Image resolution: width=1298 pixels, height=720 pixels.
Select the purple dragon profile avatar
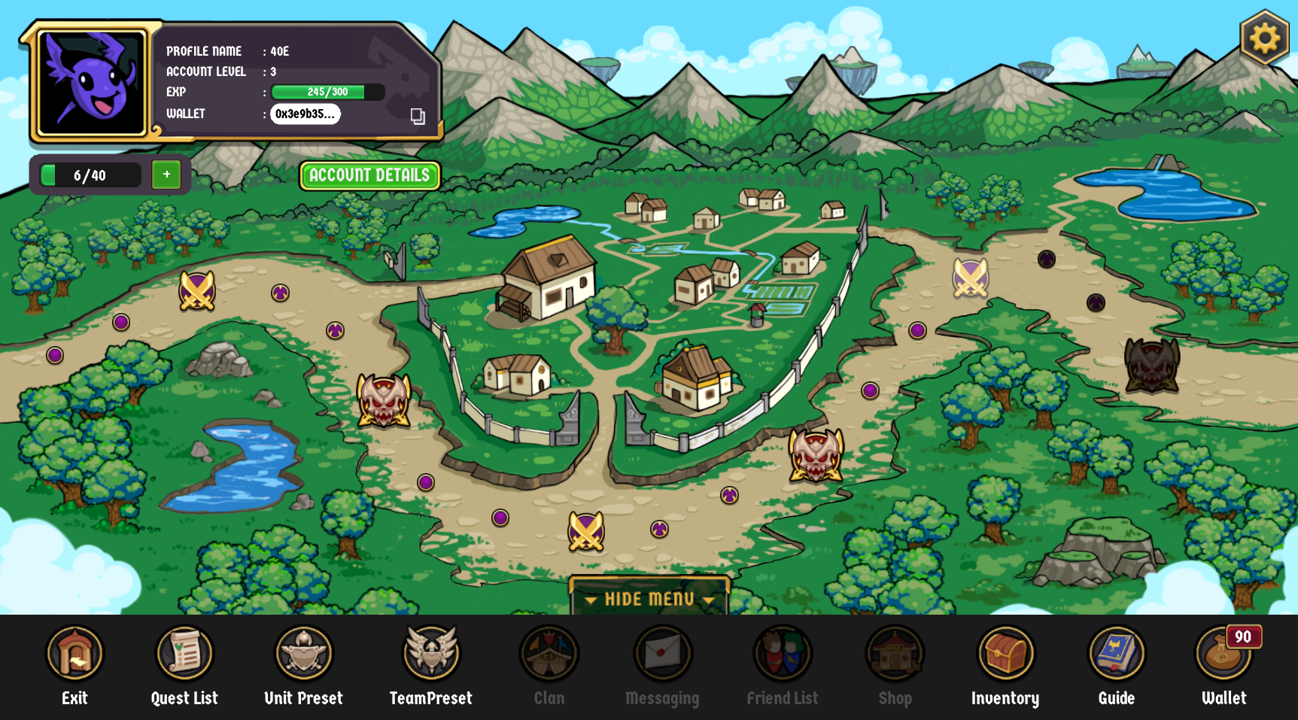[91, 82]
